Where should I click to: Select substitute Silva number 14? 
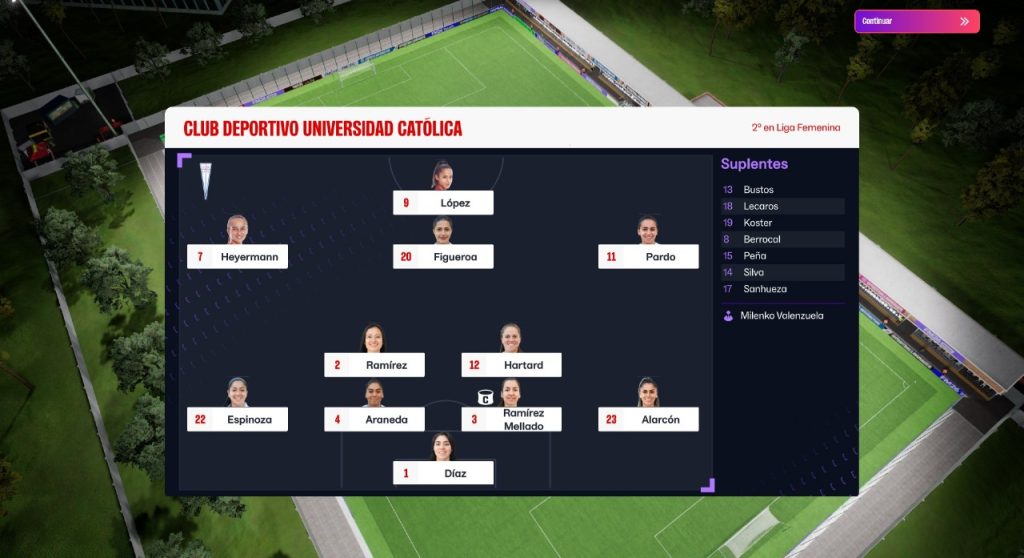pos(782,272)
